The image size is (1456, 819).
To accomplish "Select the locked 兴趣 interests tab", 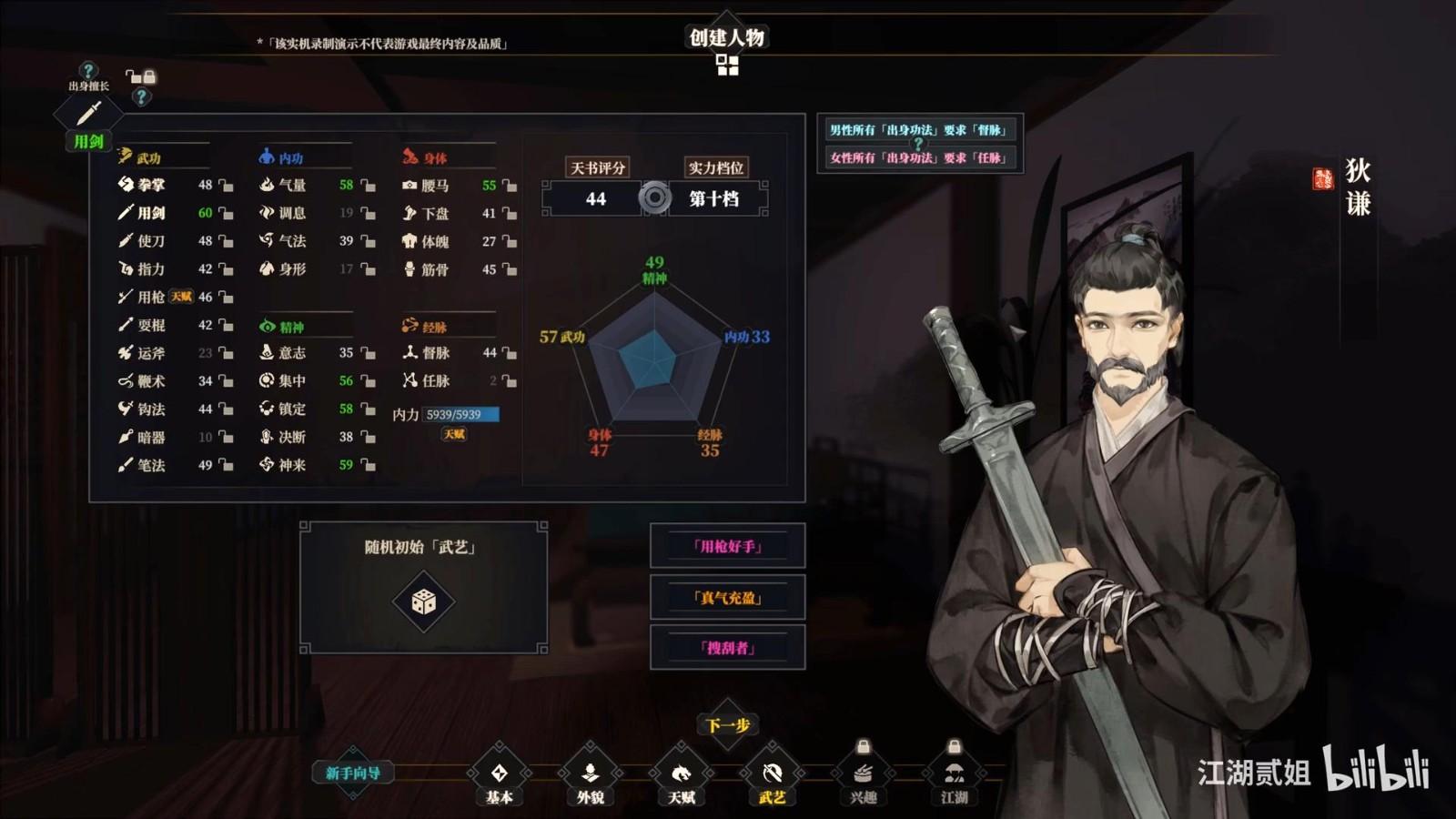I will click(x=863, y=774).
